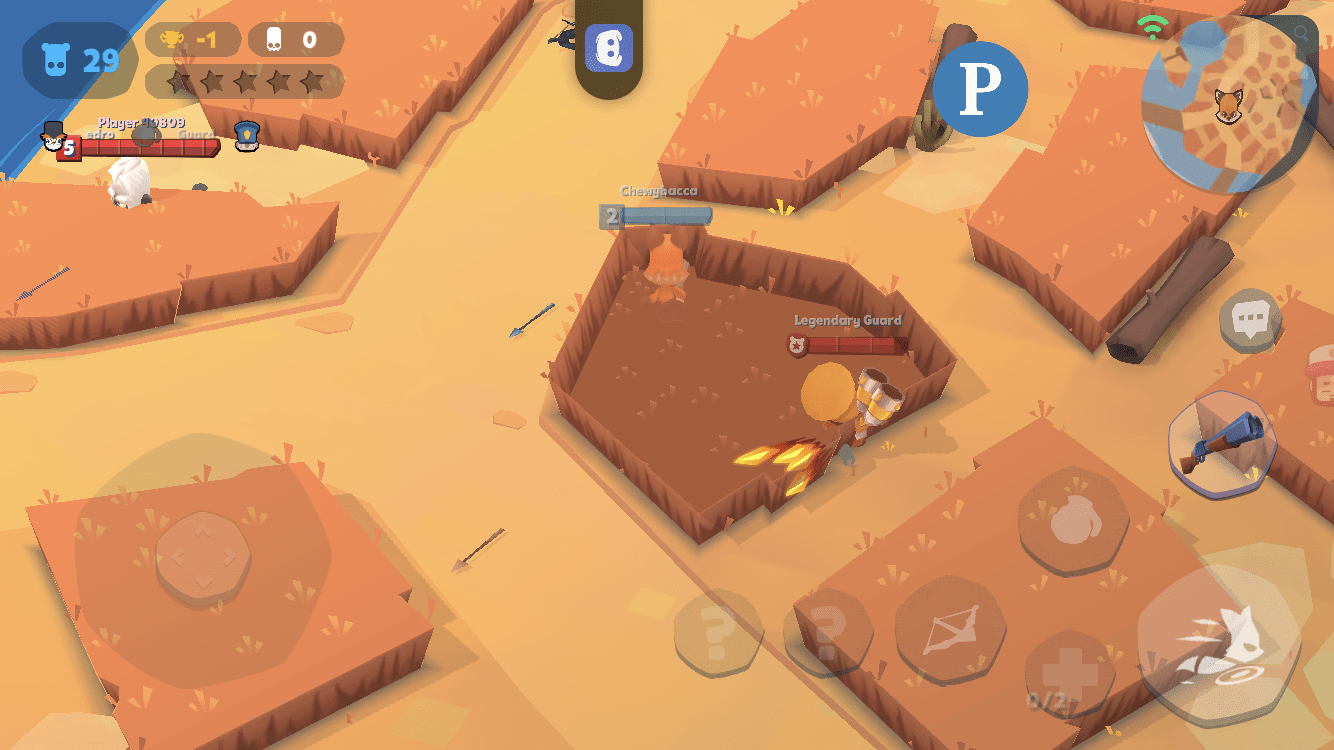The height and width of the screenshot is (750, 1334).
Task: Select the melee punch ability
Action: tap(1072, 519)
